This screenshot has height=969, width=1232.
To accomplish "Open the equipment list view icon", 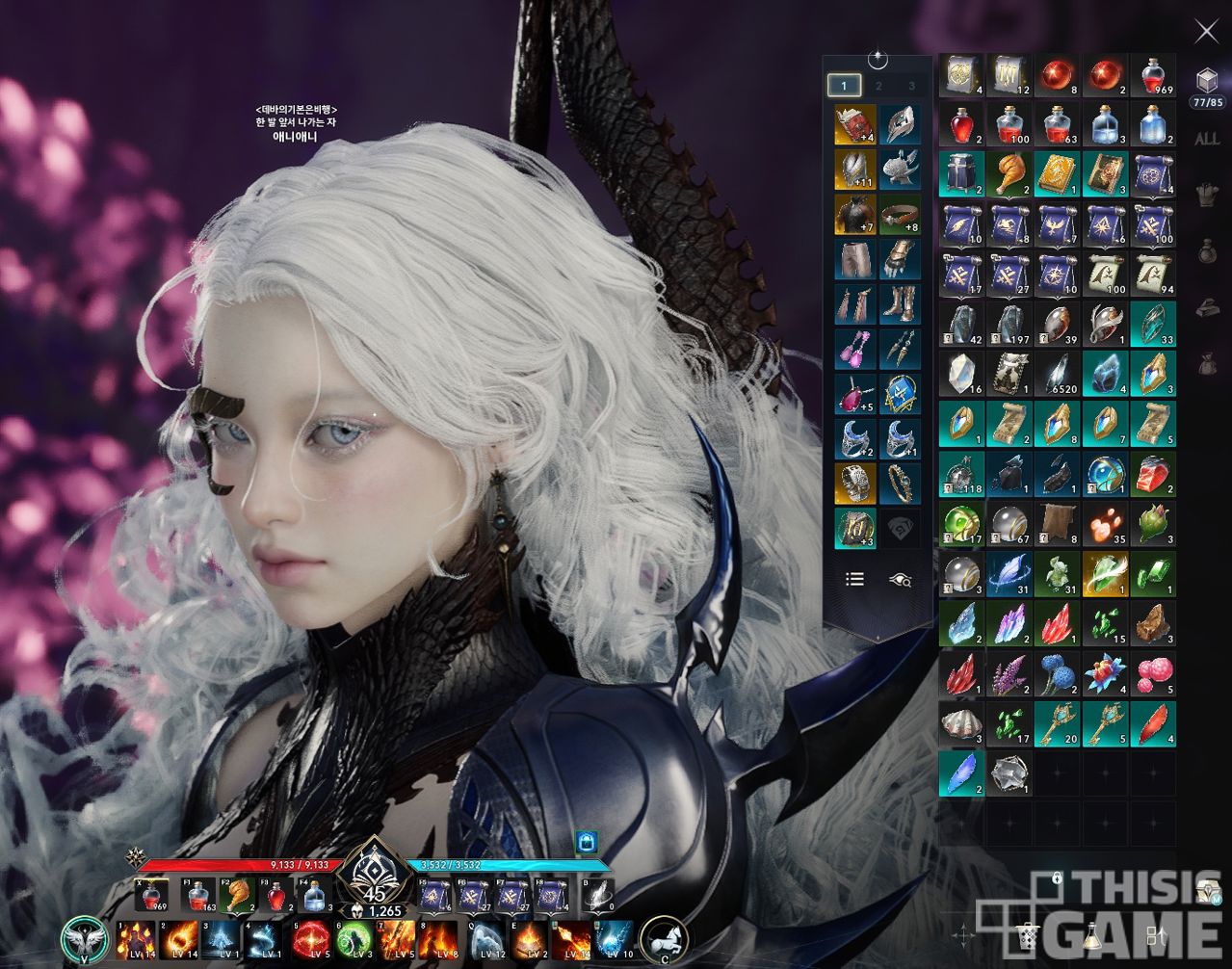I will click(x=854, y=579).
